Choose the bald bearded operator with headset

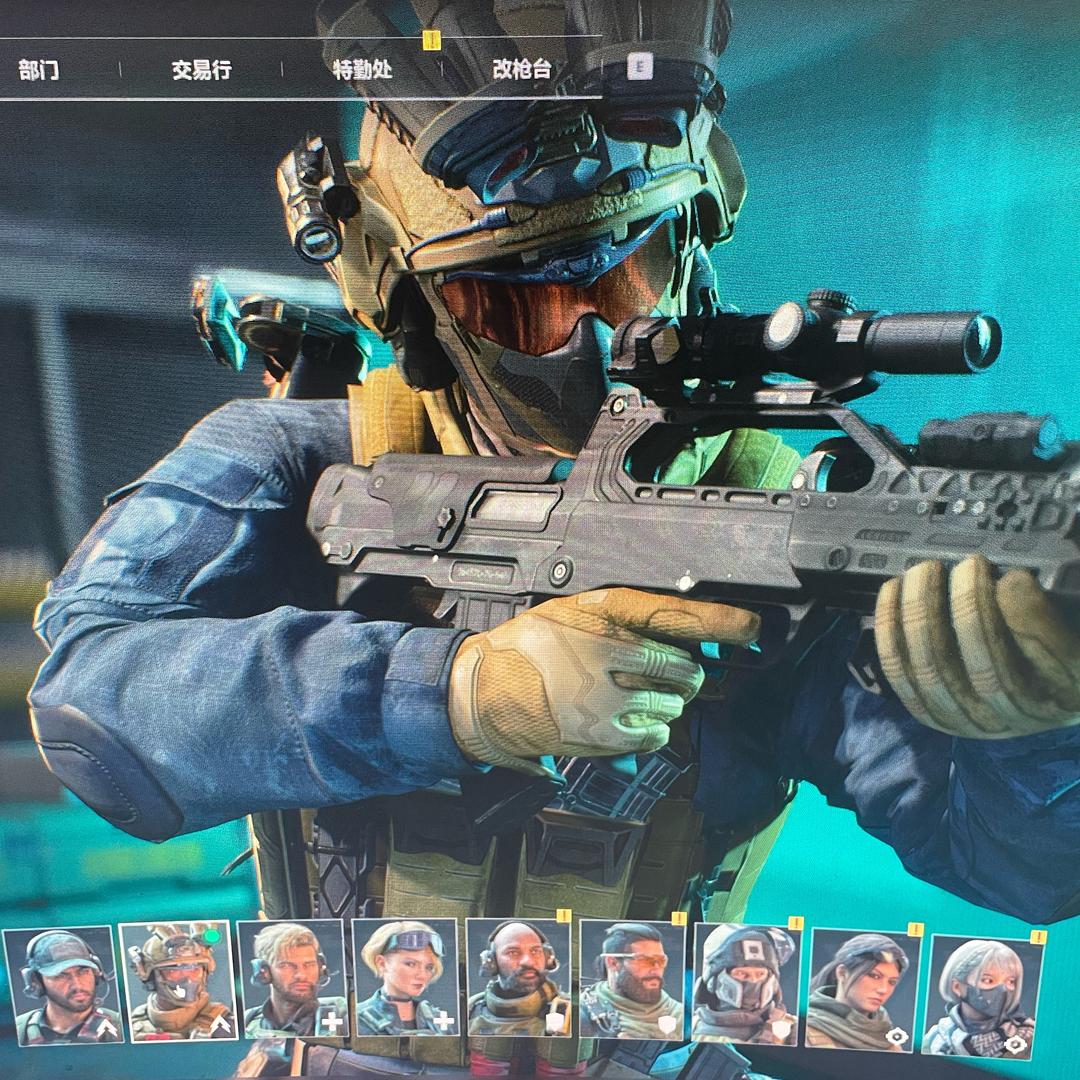point(519,980)
